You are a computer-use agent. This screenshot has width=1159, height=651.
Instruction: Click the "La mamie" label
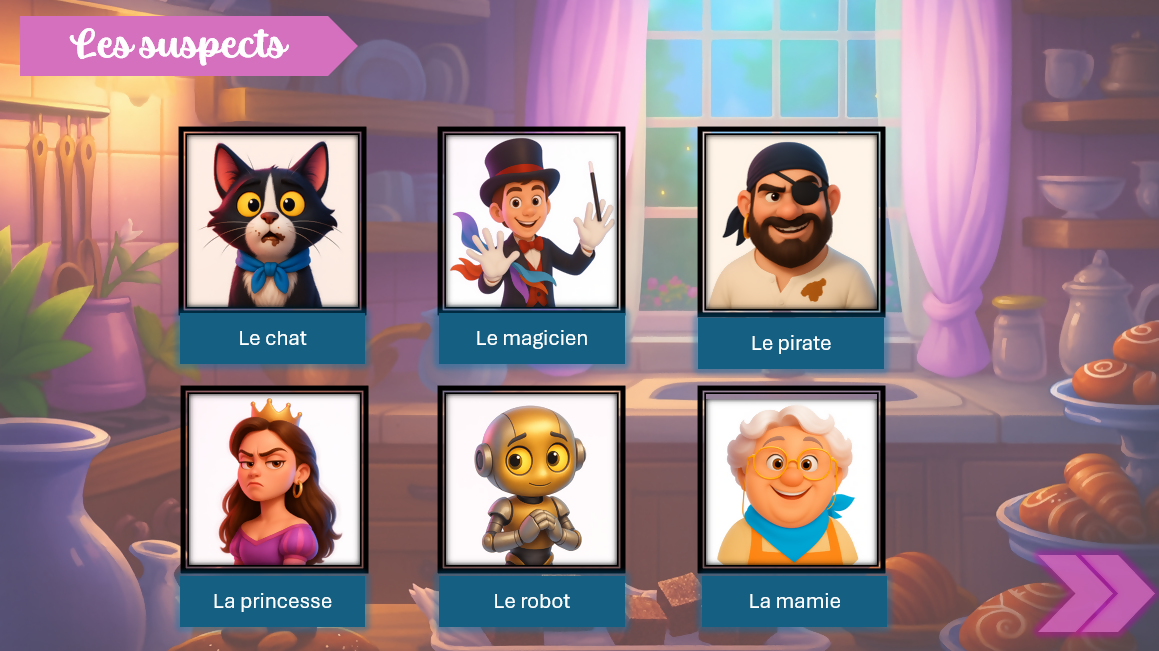click(x=793, y=601)
